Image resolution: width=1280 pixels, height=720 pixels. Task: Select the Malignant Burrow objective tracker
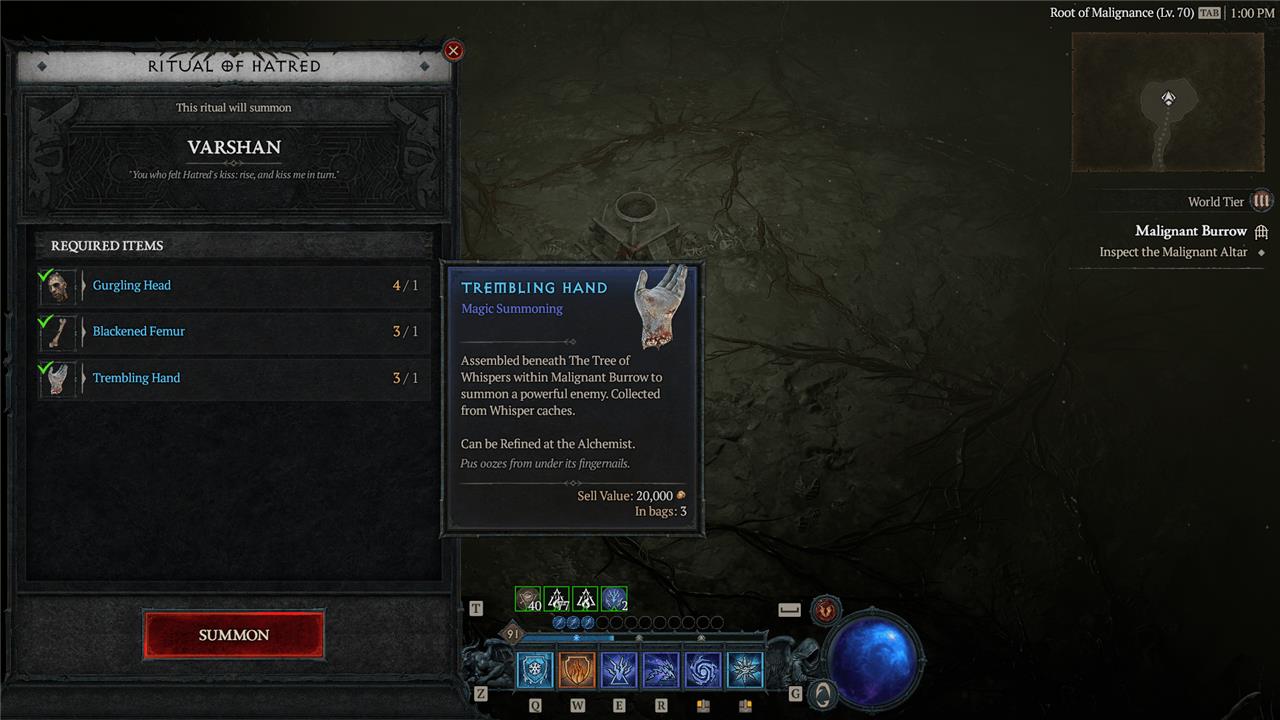click(x=1190, y=231)
